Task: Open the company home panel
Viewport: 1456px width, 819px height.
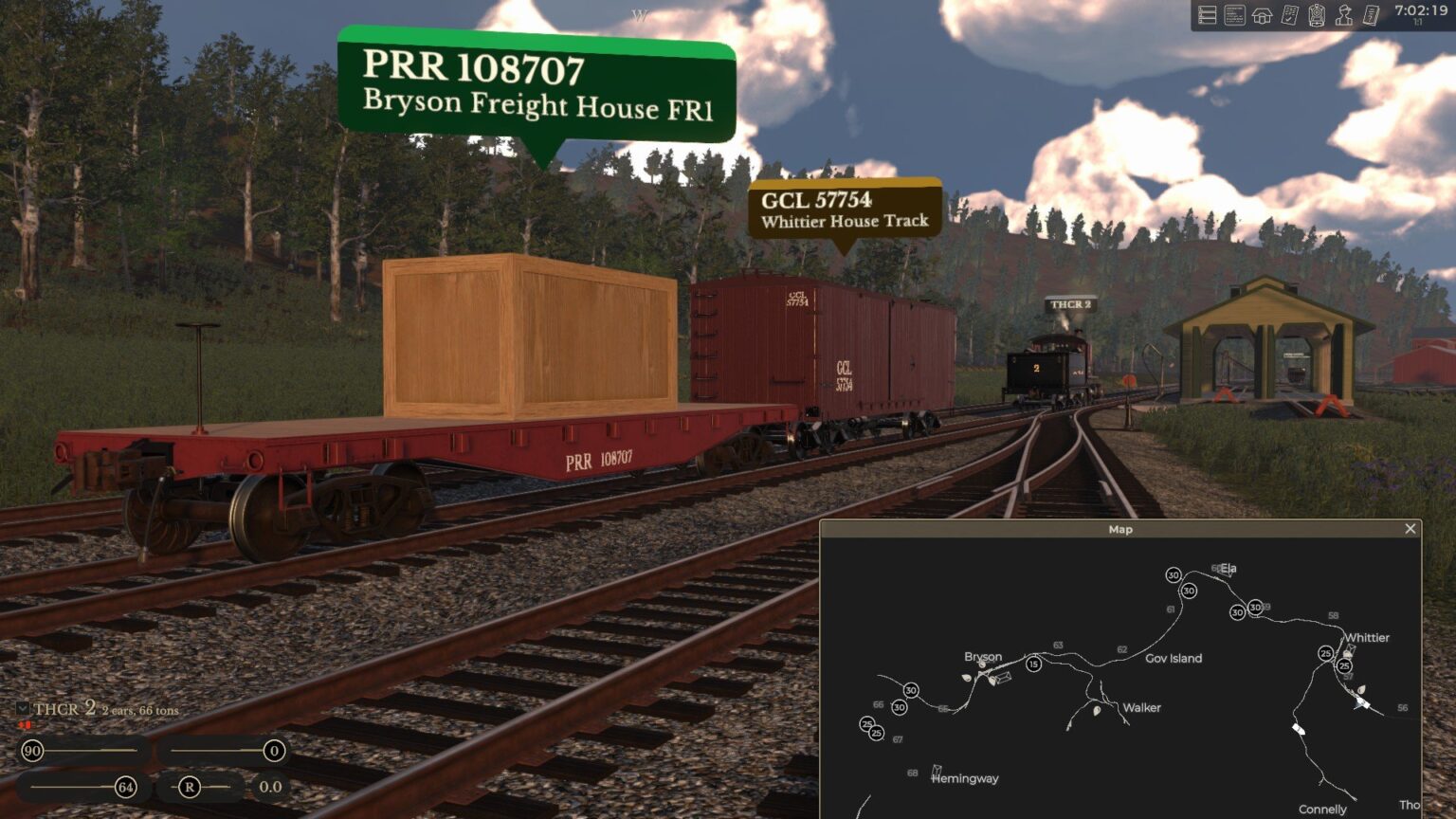Action: [x=1261, y=14]
